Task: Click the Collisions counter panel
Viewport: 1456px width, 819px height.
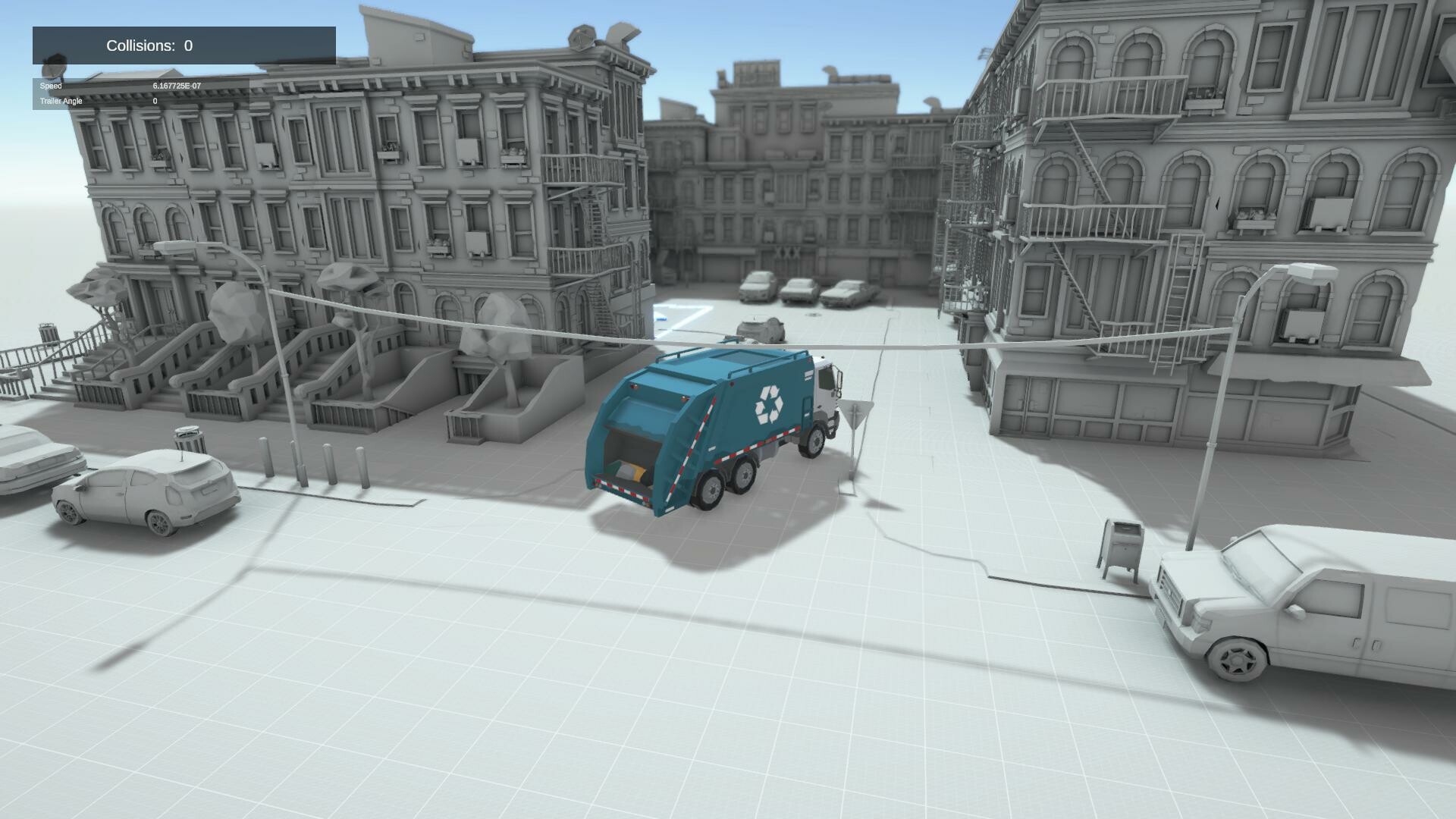Action: tap(182, 45)
